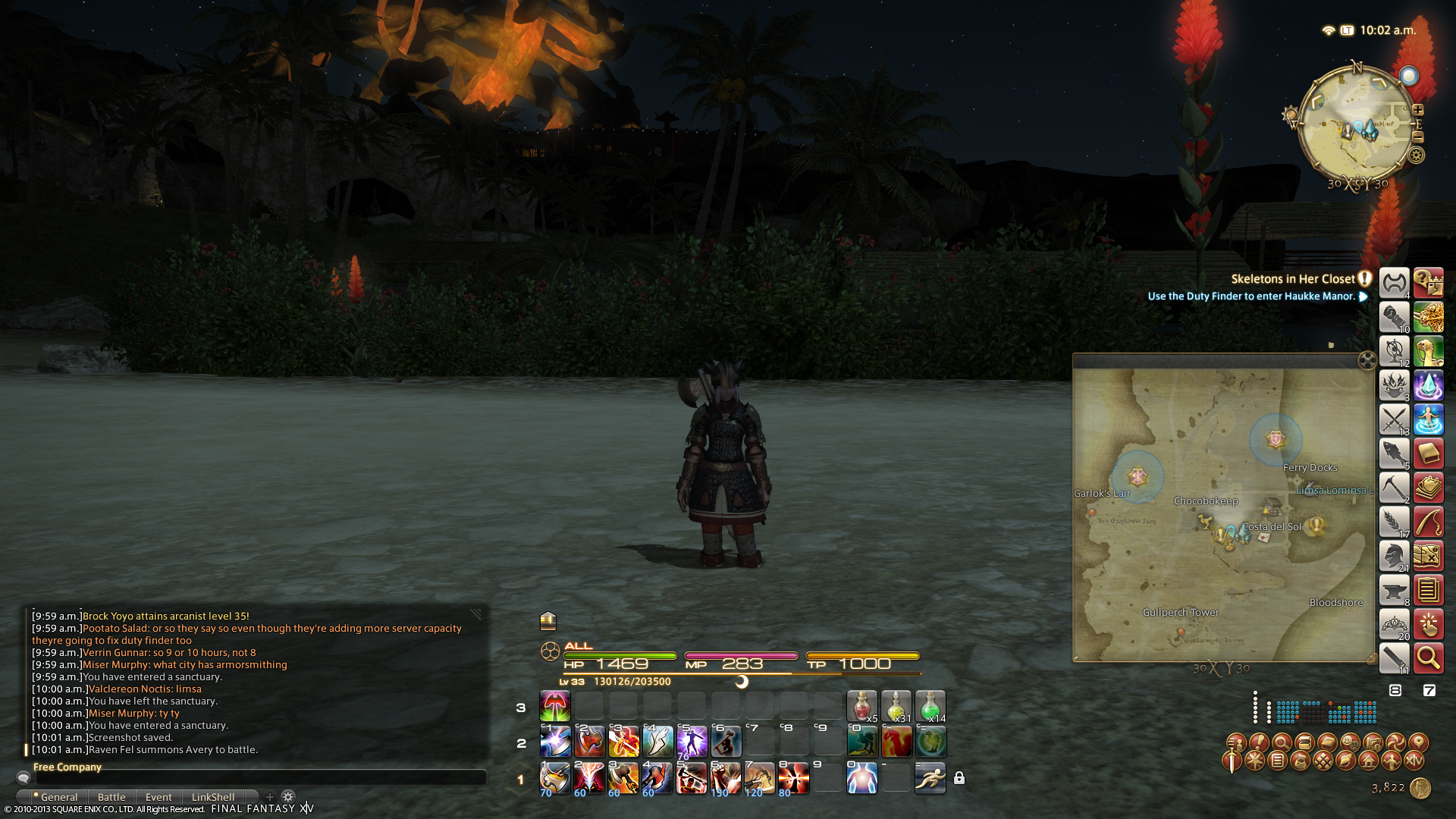Open the Skeletons in Her Closet quest

click(1292, 279)
